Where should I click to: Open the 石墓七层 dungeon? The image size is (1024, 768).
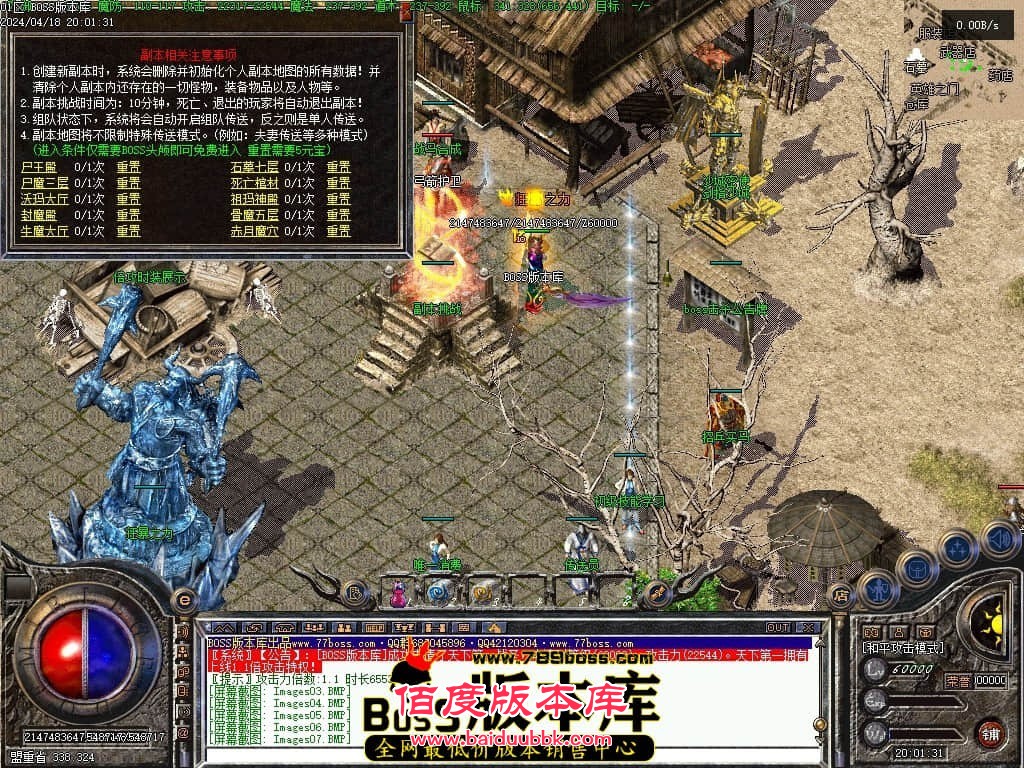[255, 167]
